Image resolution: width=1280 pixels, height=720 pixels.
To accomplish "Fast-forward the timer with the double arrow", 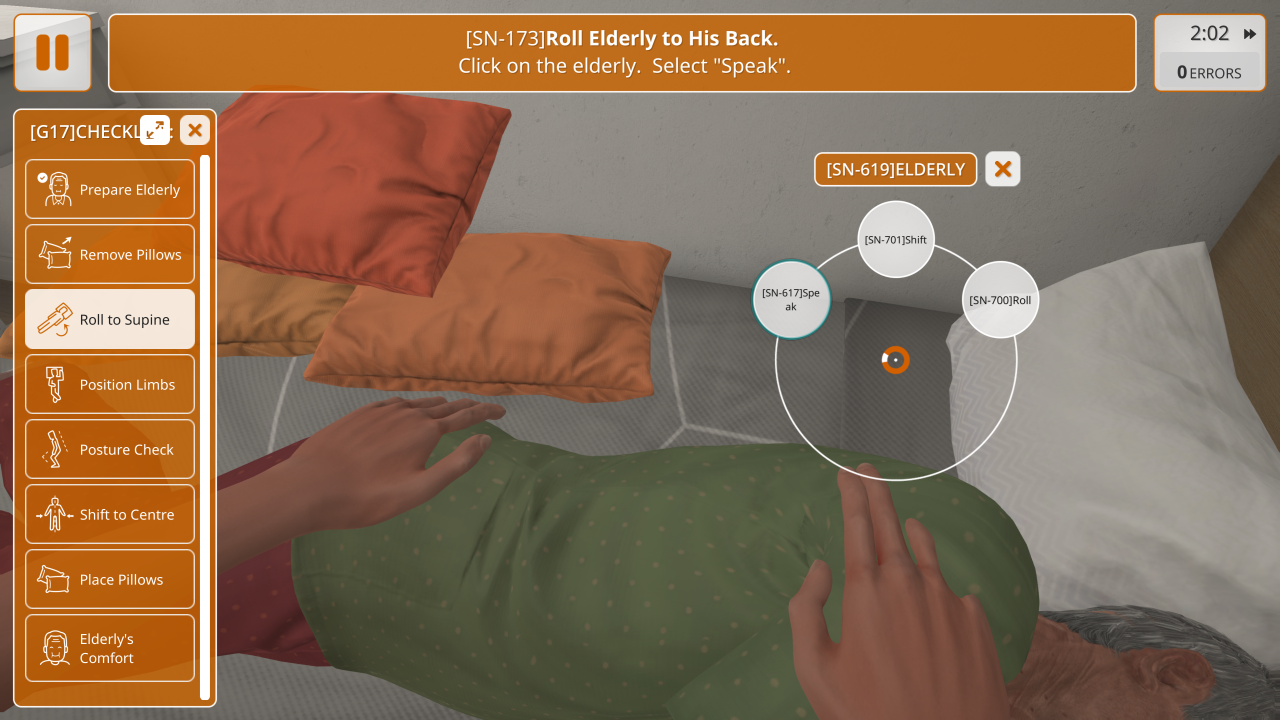I will [x=1250, y=34].
